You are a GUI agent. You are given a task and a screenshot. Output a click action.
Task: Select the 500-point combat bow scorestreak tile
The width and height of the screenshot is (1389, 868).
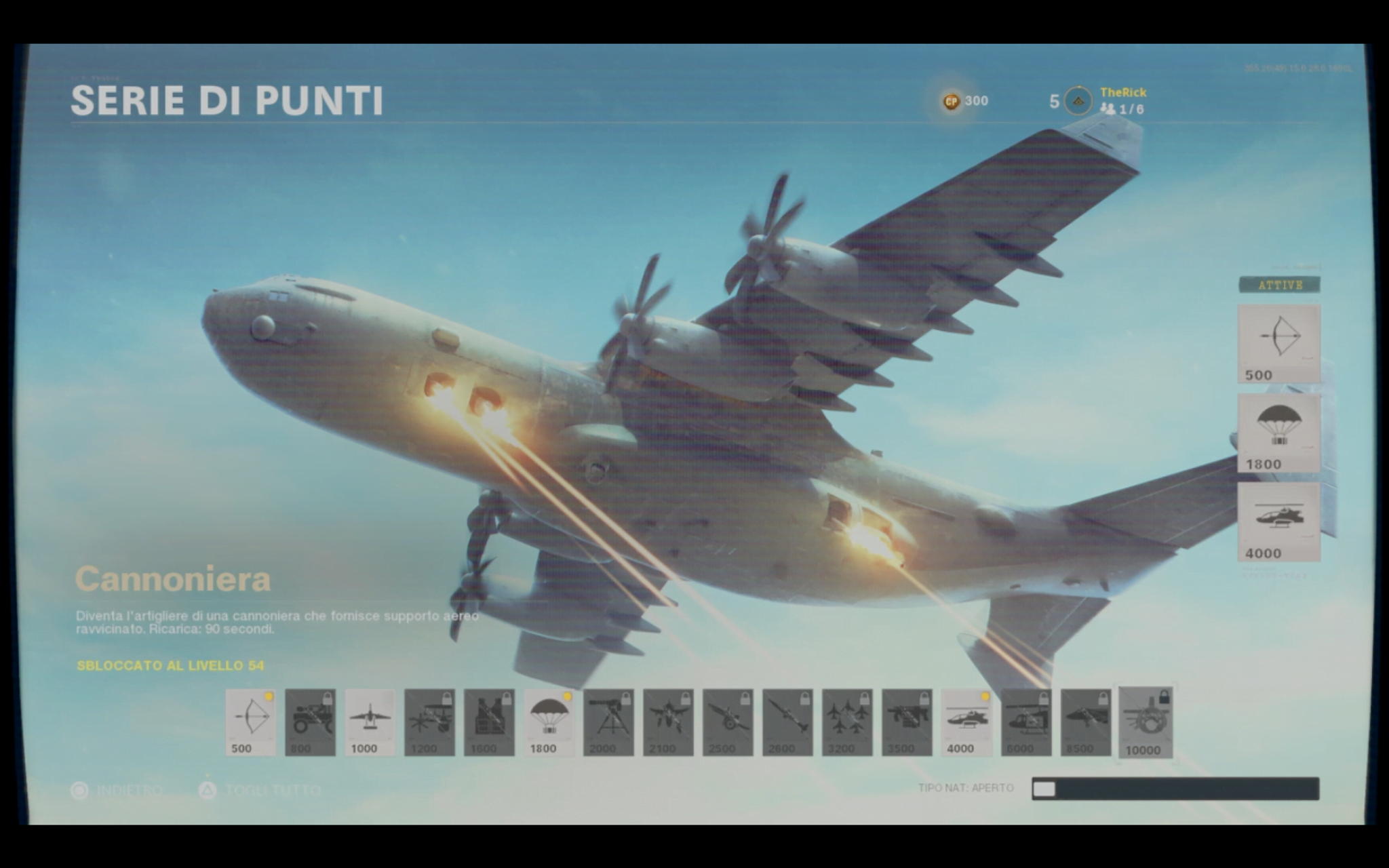coord(251,722)
